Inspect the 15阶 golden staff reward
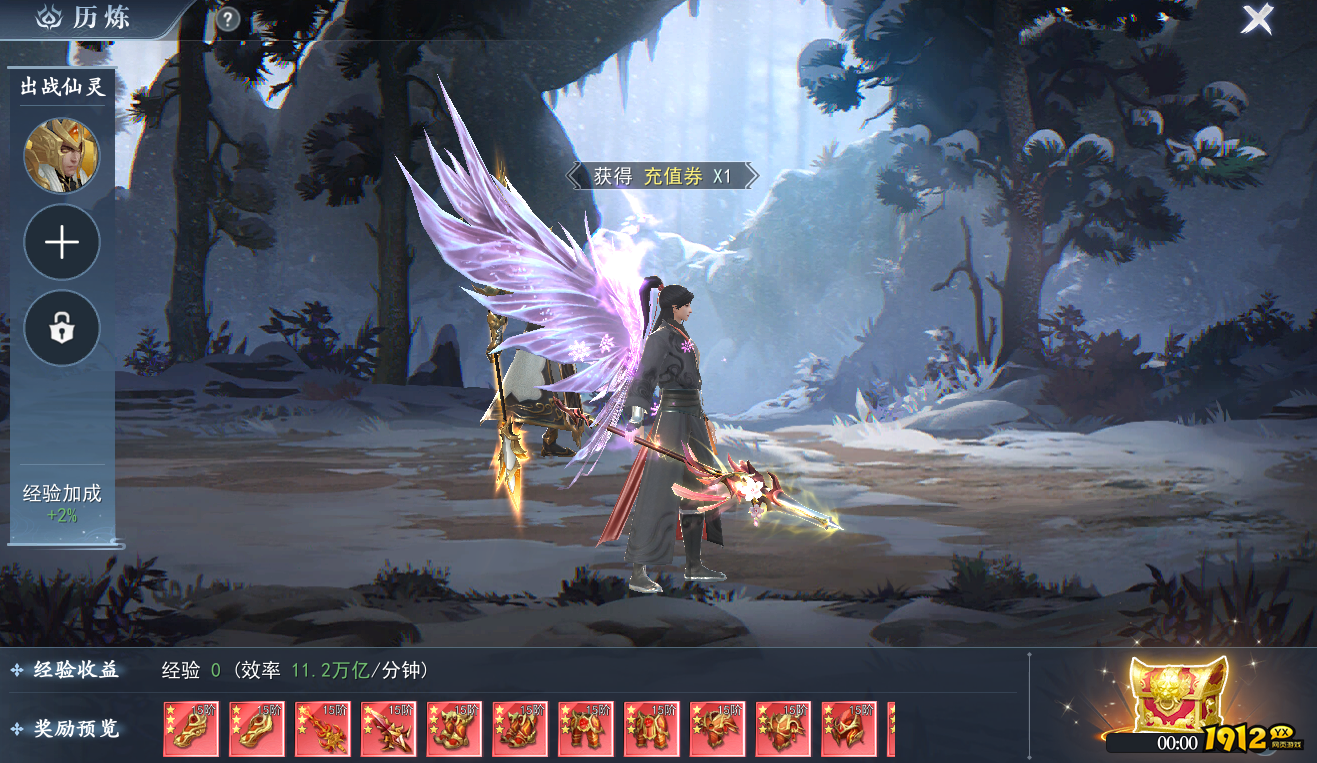Viewport: 1317px width, 763px height. pos(323,729)
